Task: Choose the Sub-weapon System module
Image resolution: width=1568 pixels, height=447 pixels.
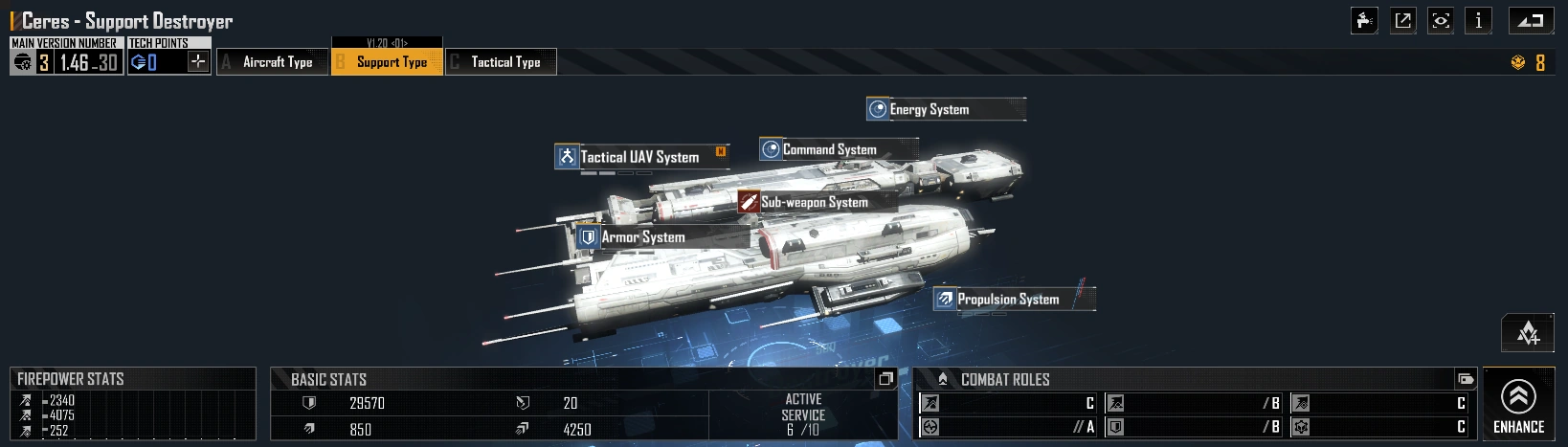Action: coord(814,202)
